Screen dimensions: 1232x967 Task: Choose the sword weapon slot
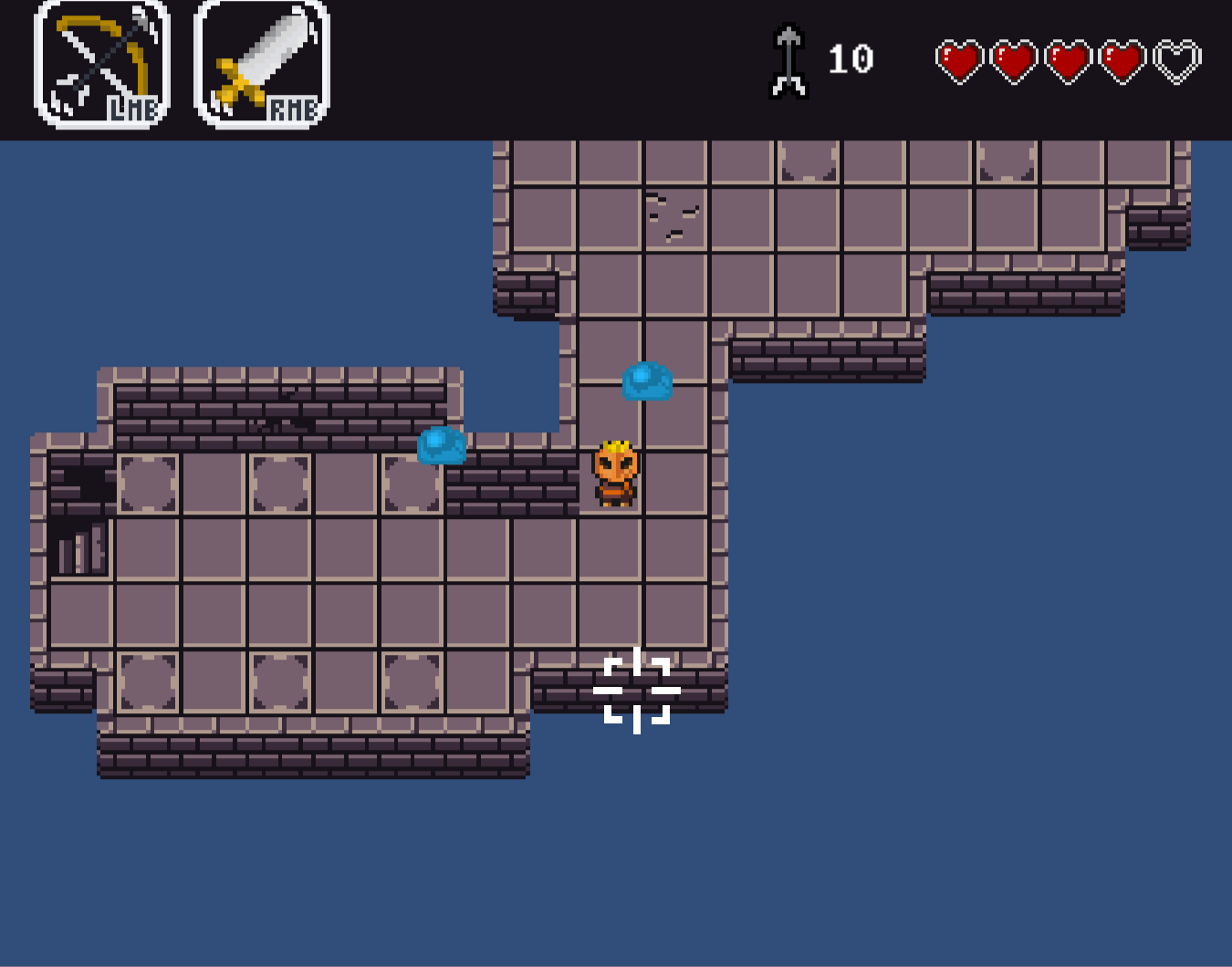click(x=262, y=64)
